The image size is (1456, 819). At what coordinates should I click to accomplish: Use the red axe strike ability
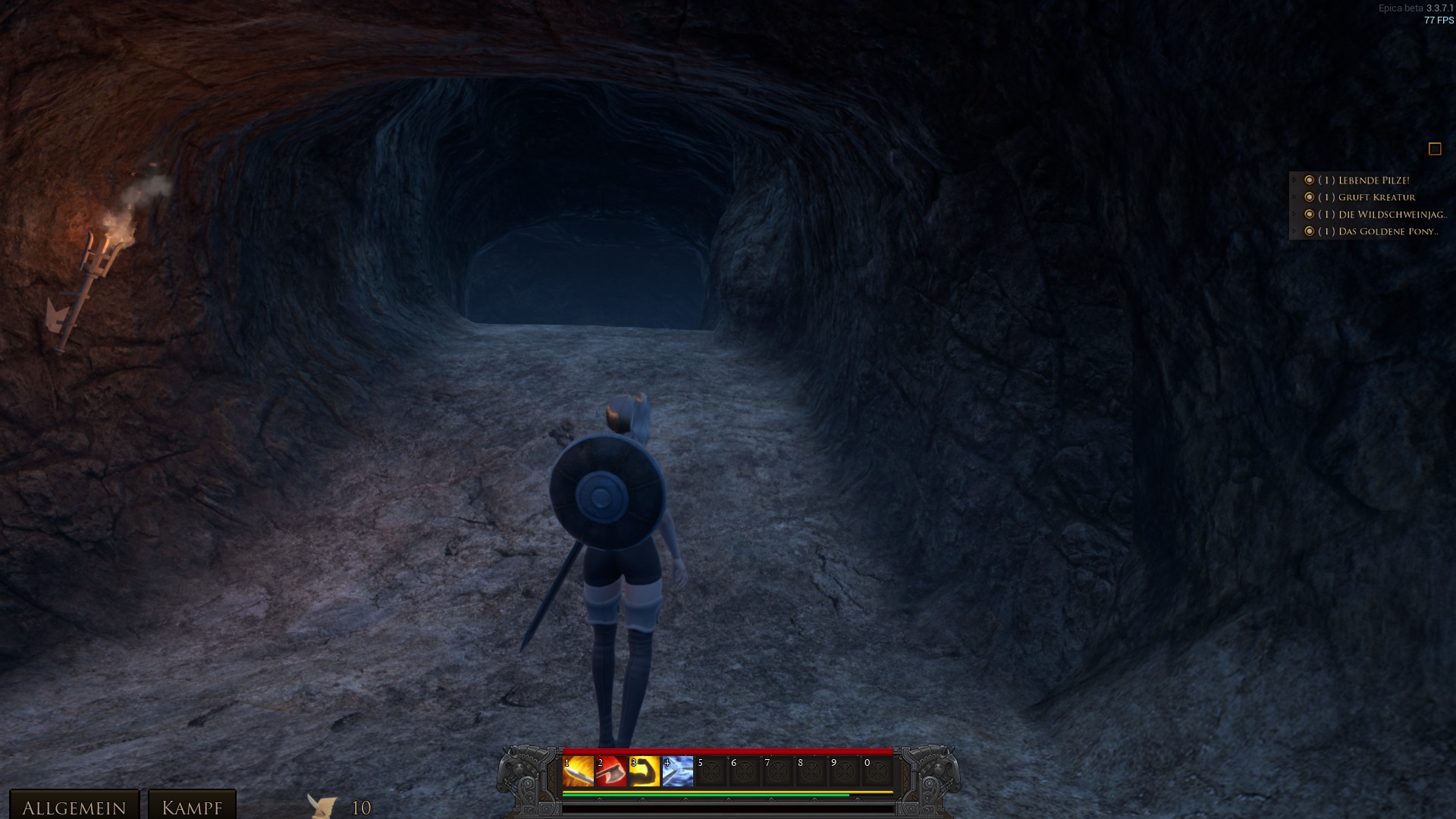pyautogui.click(x=611, y=772)
